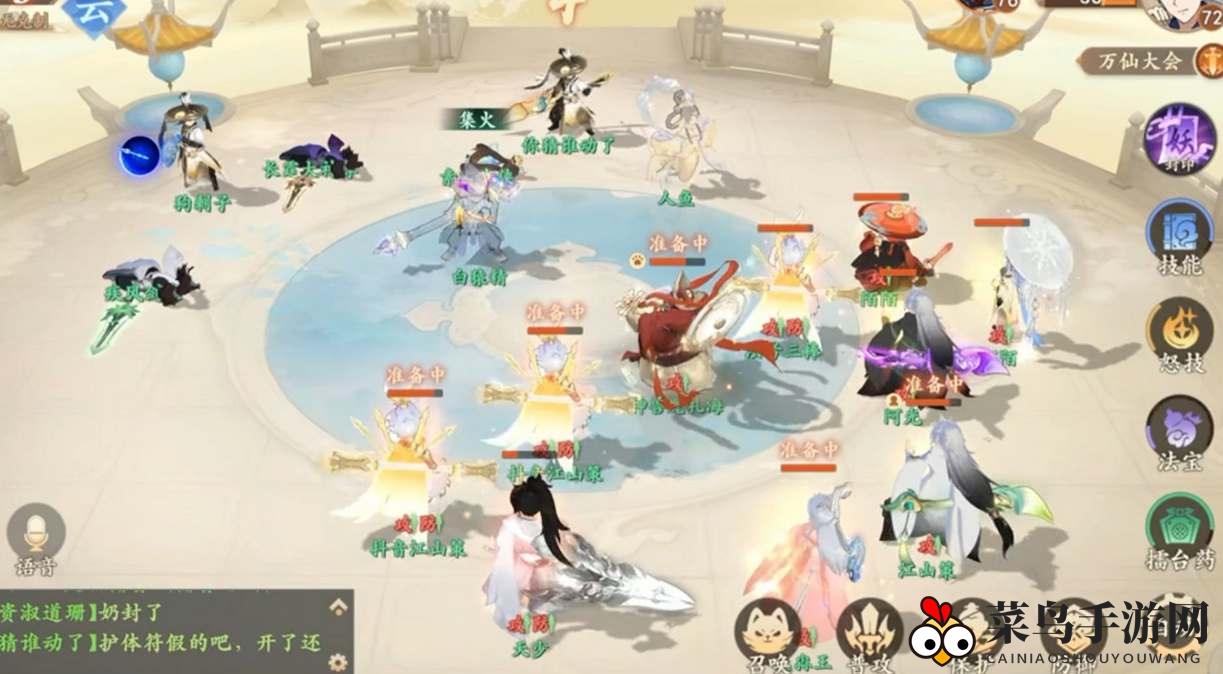The width and height of the screenshot is (1223, 674).
Task: Open chat settings gear icon
Action: point(339,661)
